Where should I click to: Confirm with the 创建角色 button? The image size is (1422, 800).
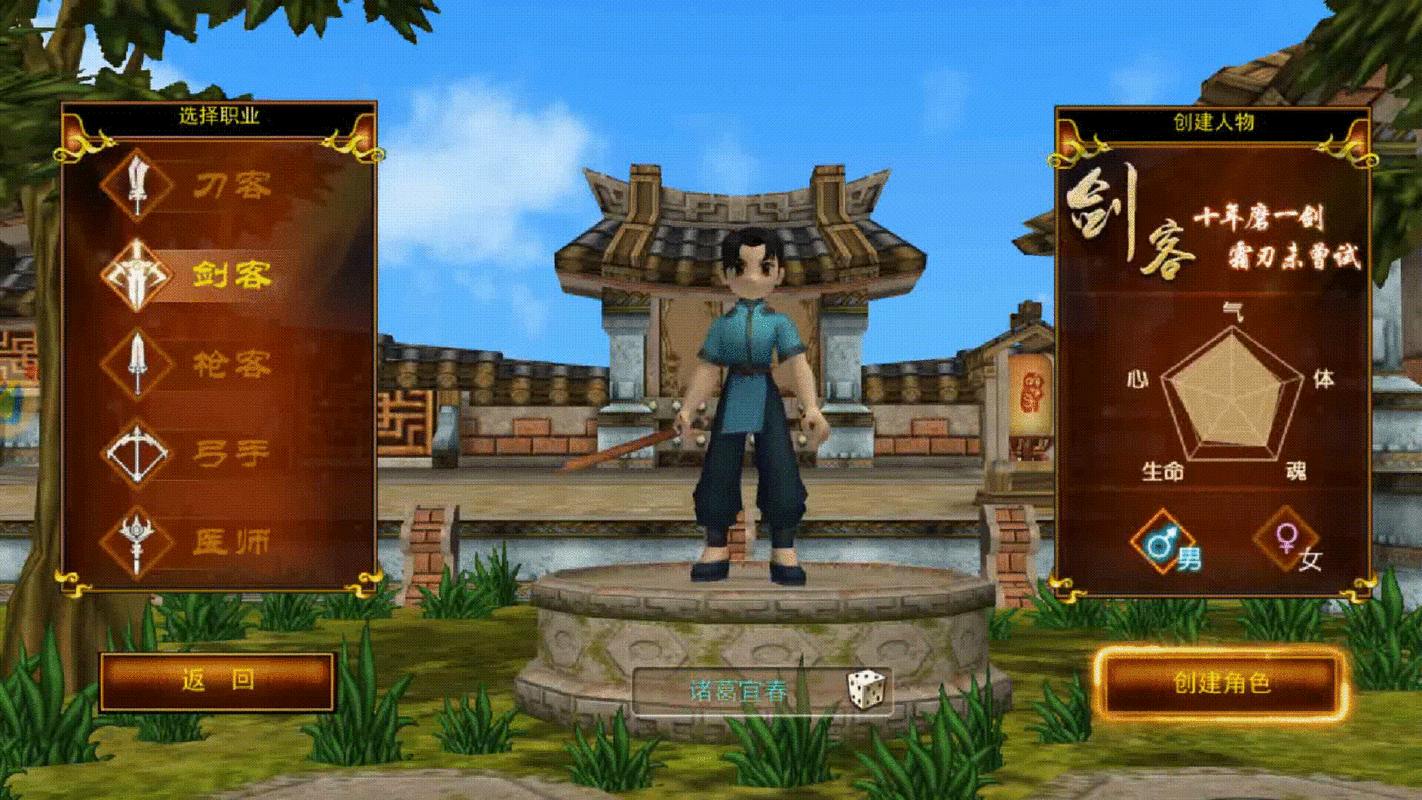pos(1220,684)
